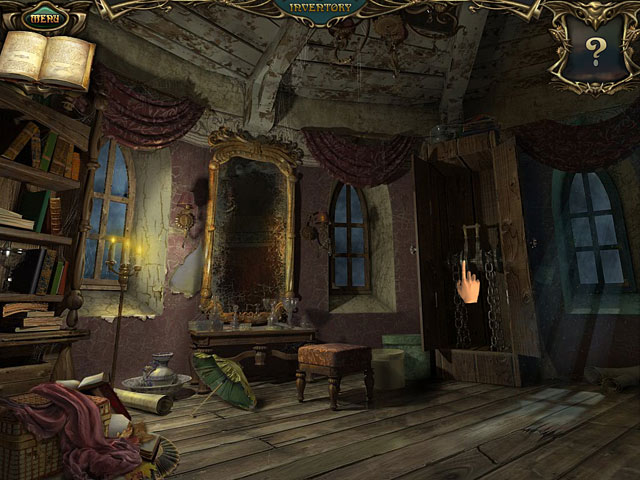Expand the Inventory panel
640x480 pixels.
coord(320,8)
